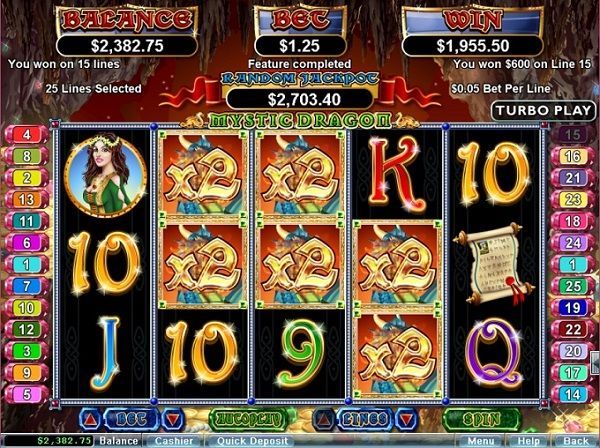Open the Menu in the bottom bar
This screenshot has width=600, height=448.
480,440
